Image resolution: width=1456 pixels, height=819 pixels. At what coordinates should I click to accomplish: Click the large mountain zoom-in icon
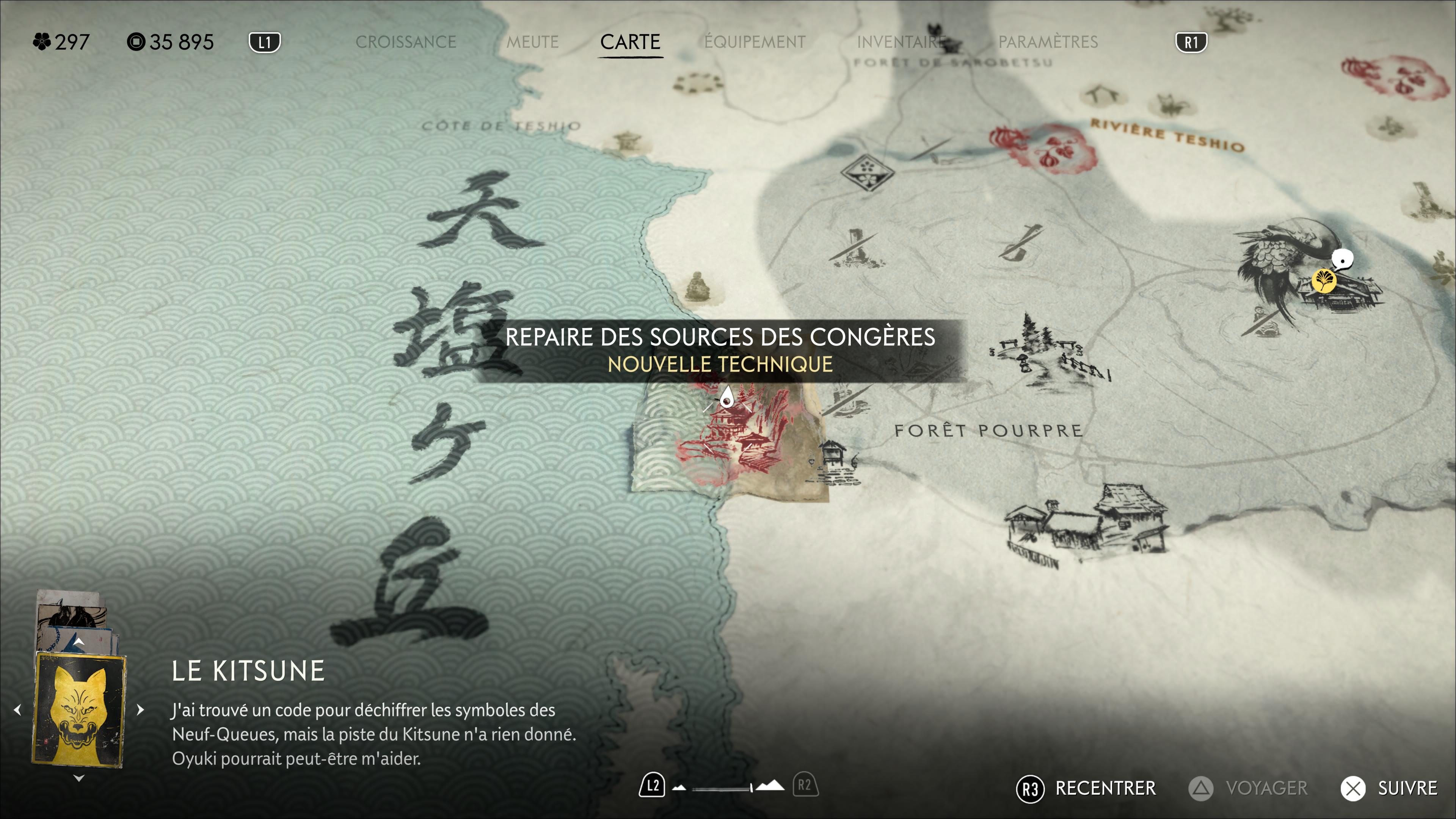pyautogui.click(x=770, y=786)
